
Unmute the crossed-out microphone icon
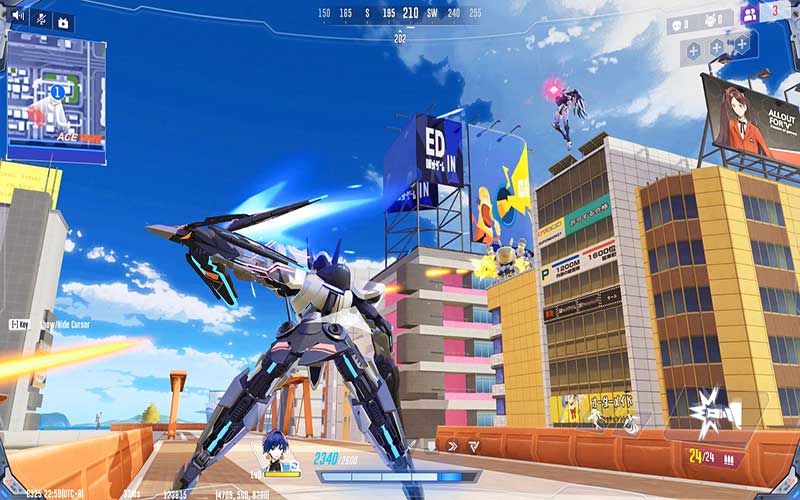tap(40, 18)
